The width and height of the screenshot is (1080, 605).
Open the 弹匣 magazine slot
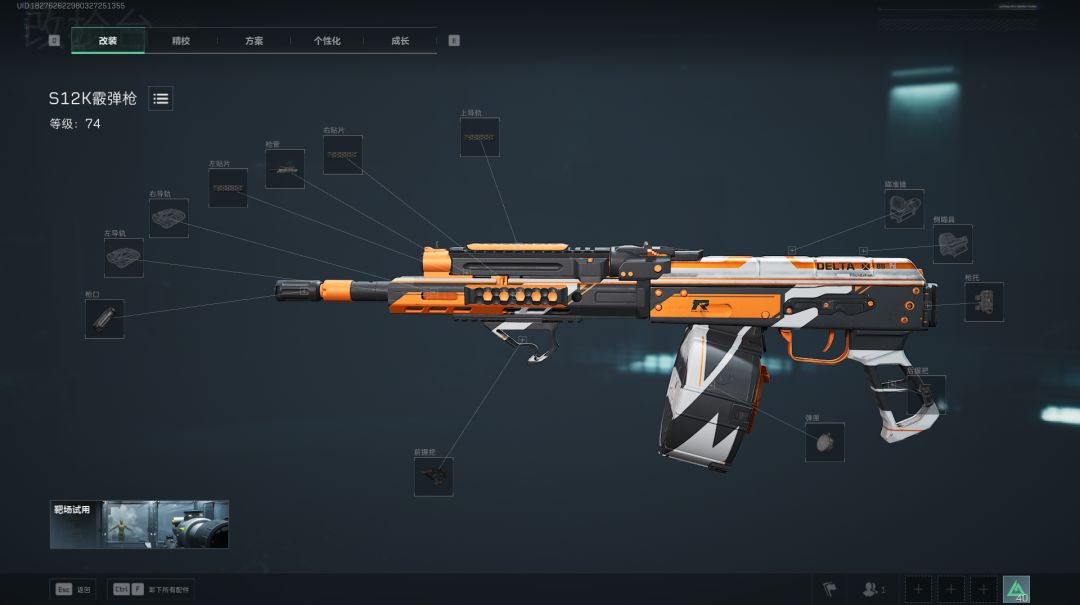coord(825,442)
